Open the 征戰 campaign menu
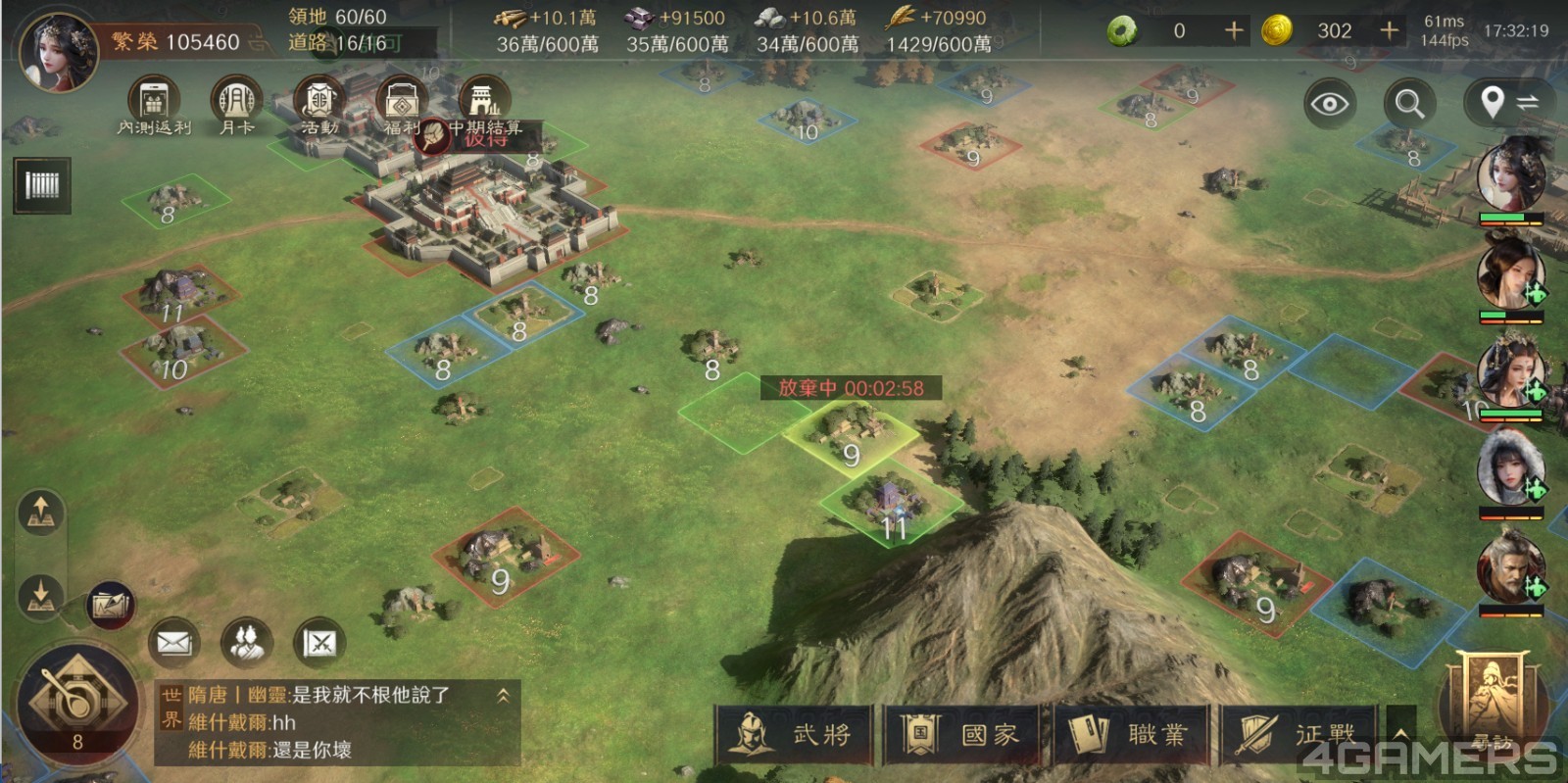1568x783 pixels. [x=1298, y=734]
